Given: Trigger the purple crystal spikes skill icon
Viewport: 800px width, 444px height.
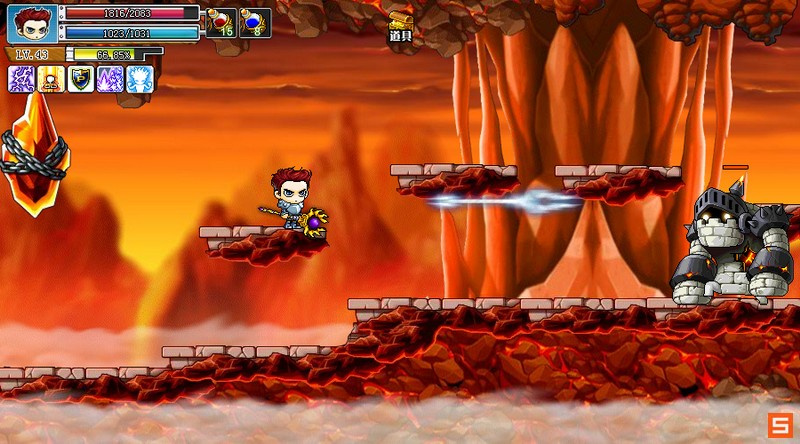Looking at the screenshot, I should [110, 79].
